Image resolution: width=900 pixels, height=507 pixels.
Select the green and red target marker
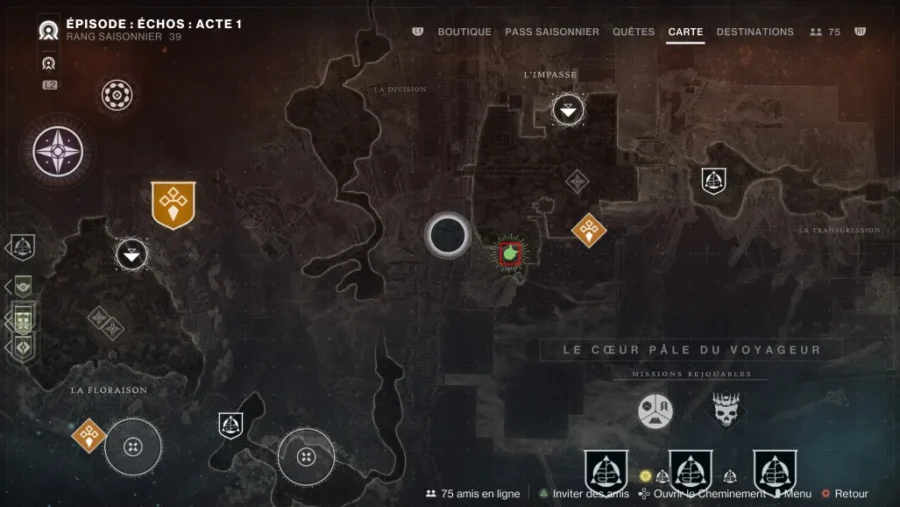click(510, 253)
